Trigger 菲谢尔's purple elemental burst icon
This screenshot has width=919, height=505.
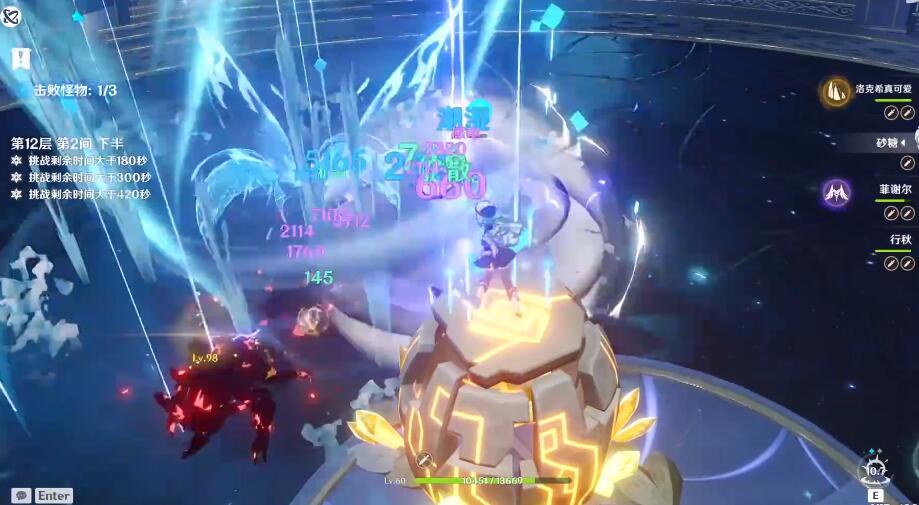tap(836, 193)
